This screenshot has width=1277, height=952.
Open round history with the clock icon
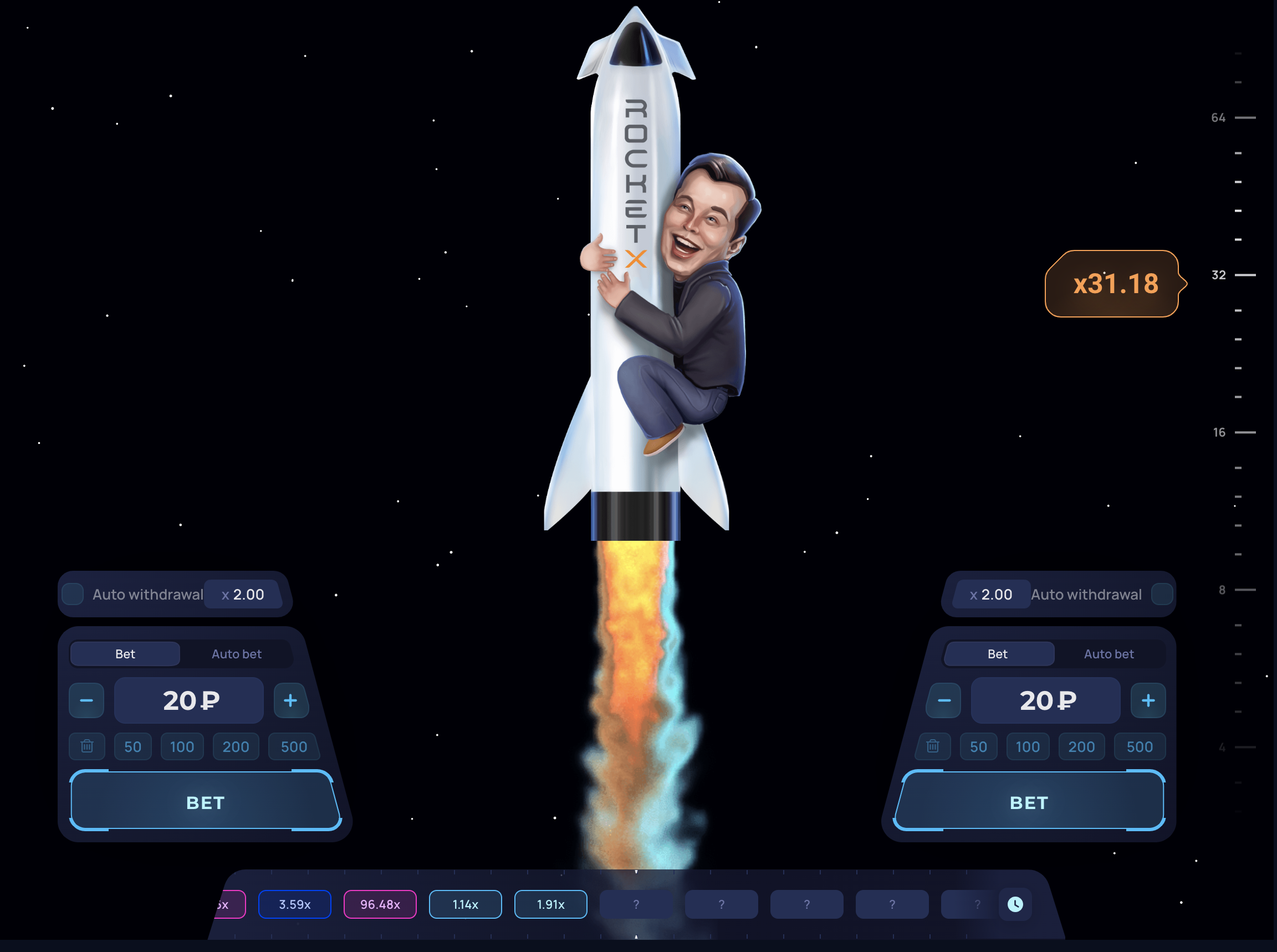pyautogui.click(x=1015, y=904)
